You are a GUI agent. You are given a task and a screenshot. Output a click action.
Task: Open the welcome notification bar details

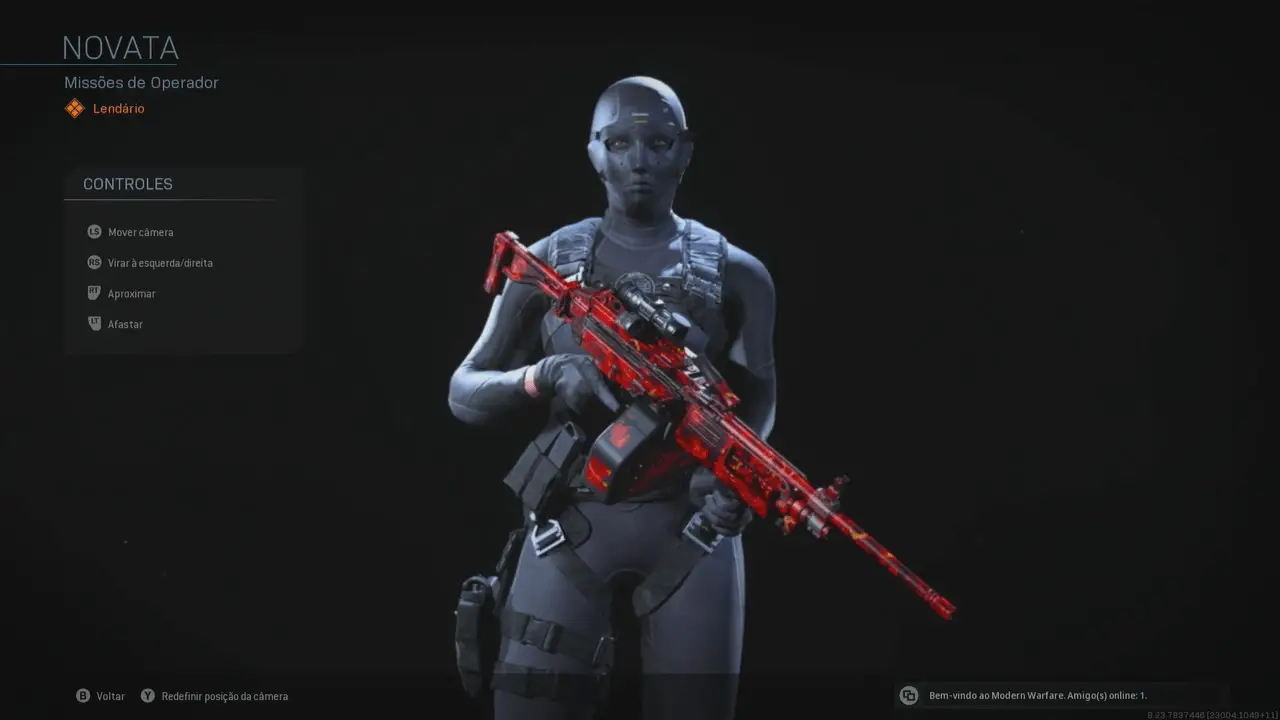1038,695
